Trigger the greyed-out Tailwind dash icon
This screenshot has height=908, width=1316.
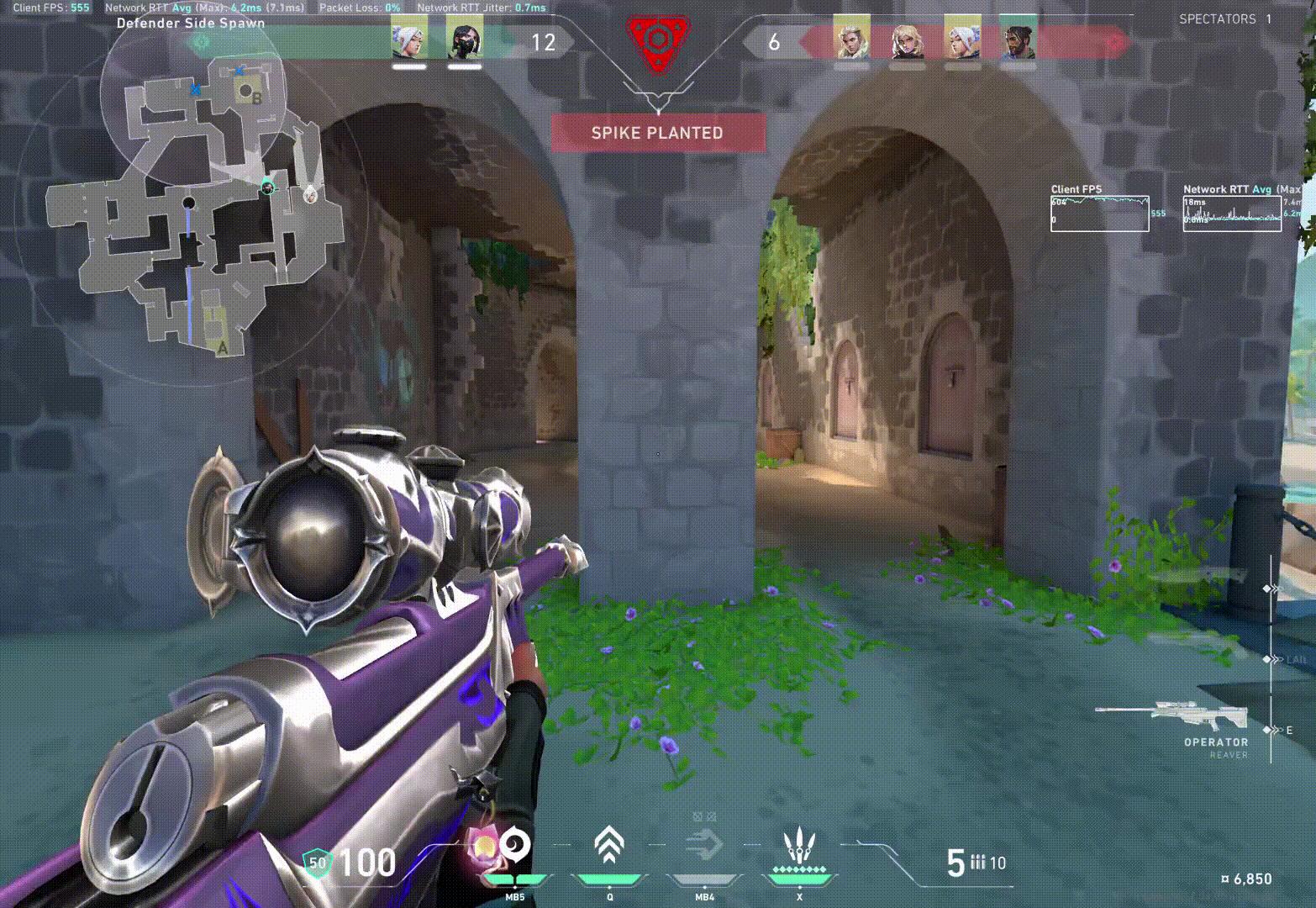point(704,846)
